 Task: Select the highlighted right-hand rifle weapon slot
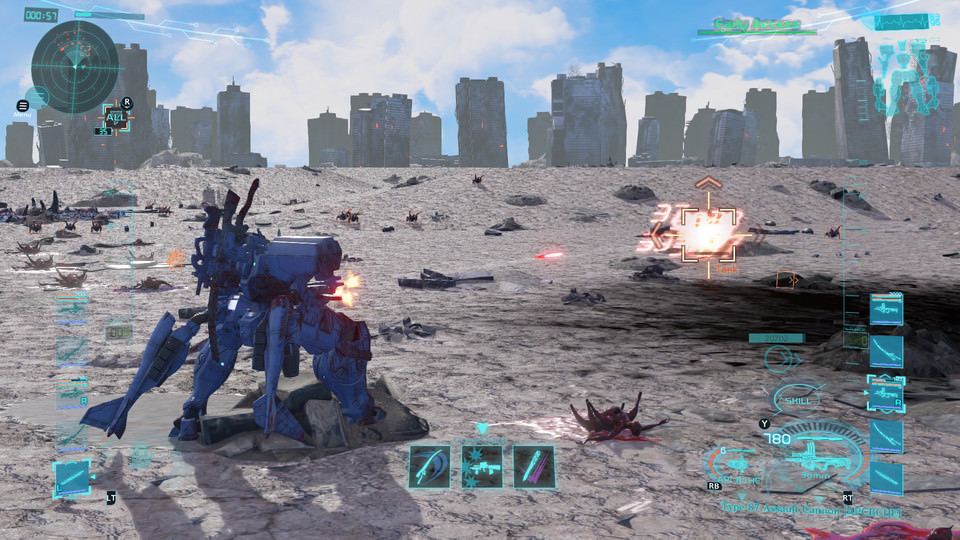(886, 393)
